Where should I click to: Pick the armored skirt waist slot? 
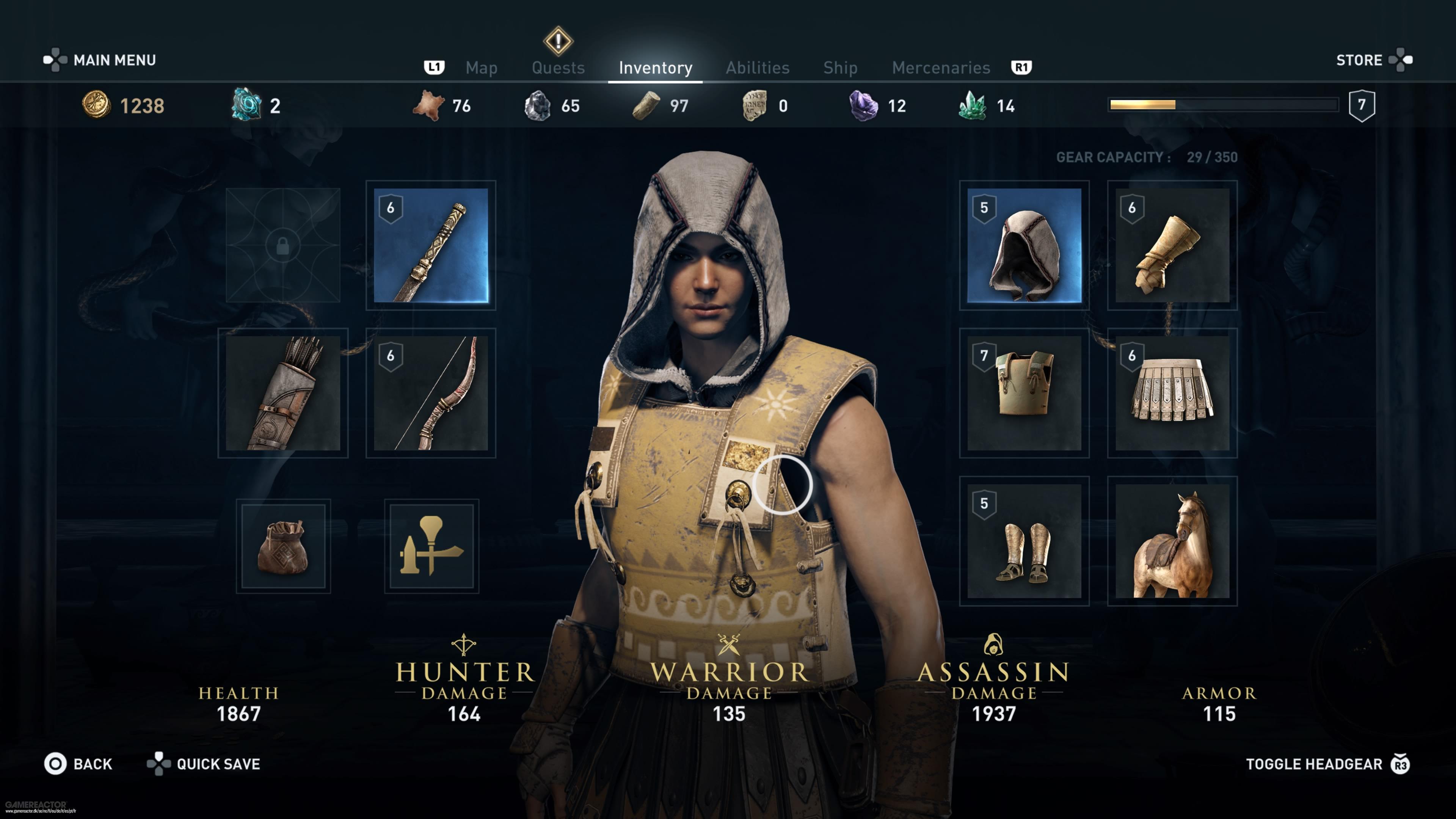click(1172, 393)
